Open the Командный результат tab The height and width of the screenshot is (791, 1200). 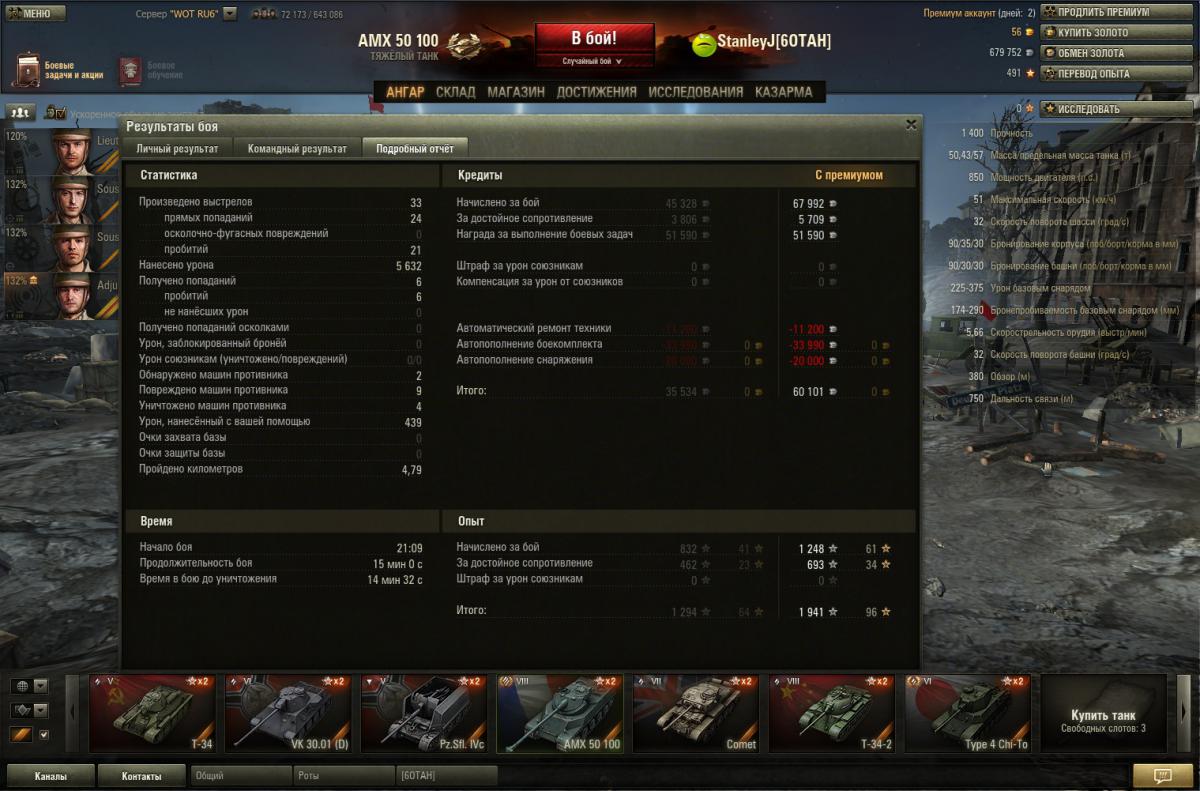(x=297, y=149)
